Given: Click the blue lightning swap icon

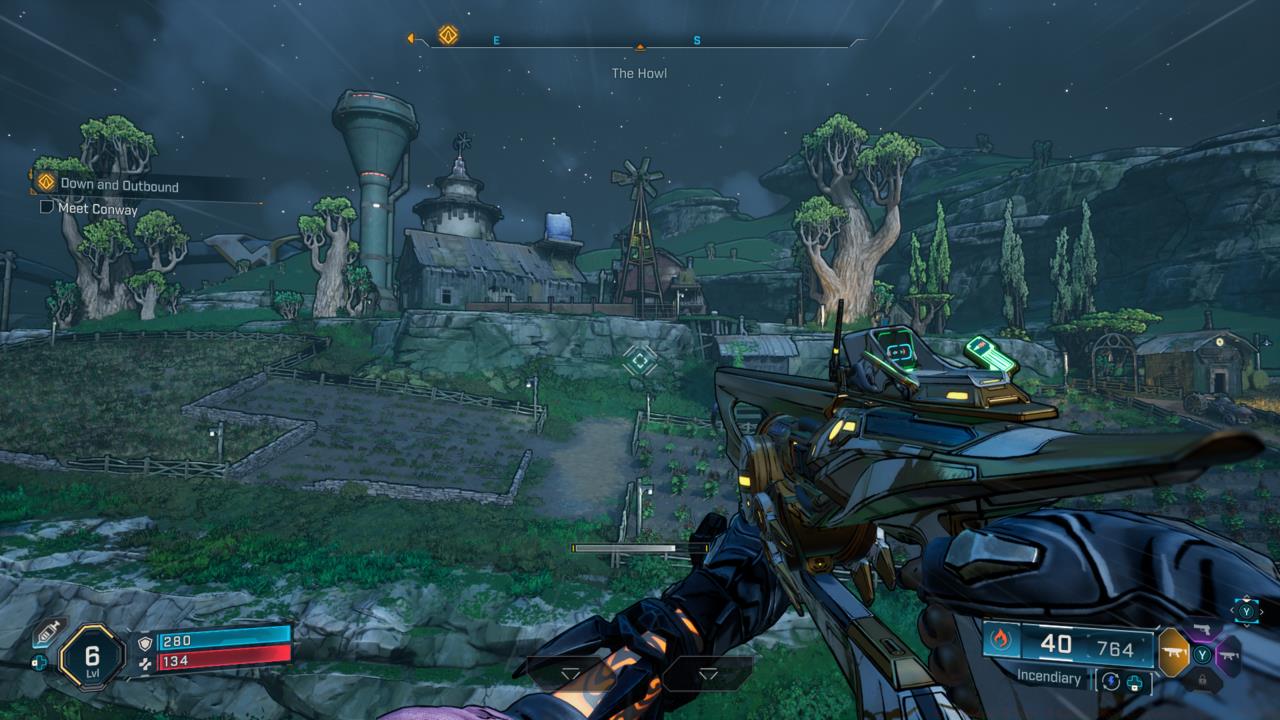Looking at the screenshot, I should [1111, 680].
